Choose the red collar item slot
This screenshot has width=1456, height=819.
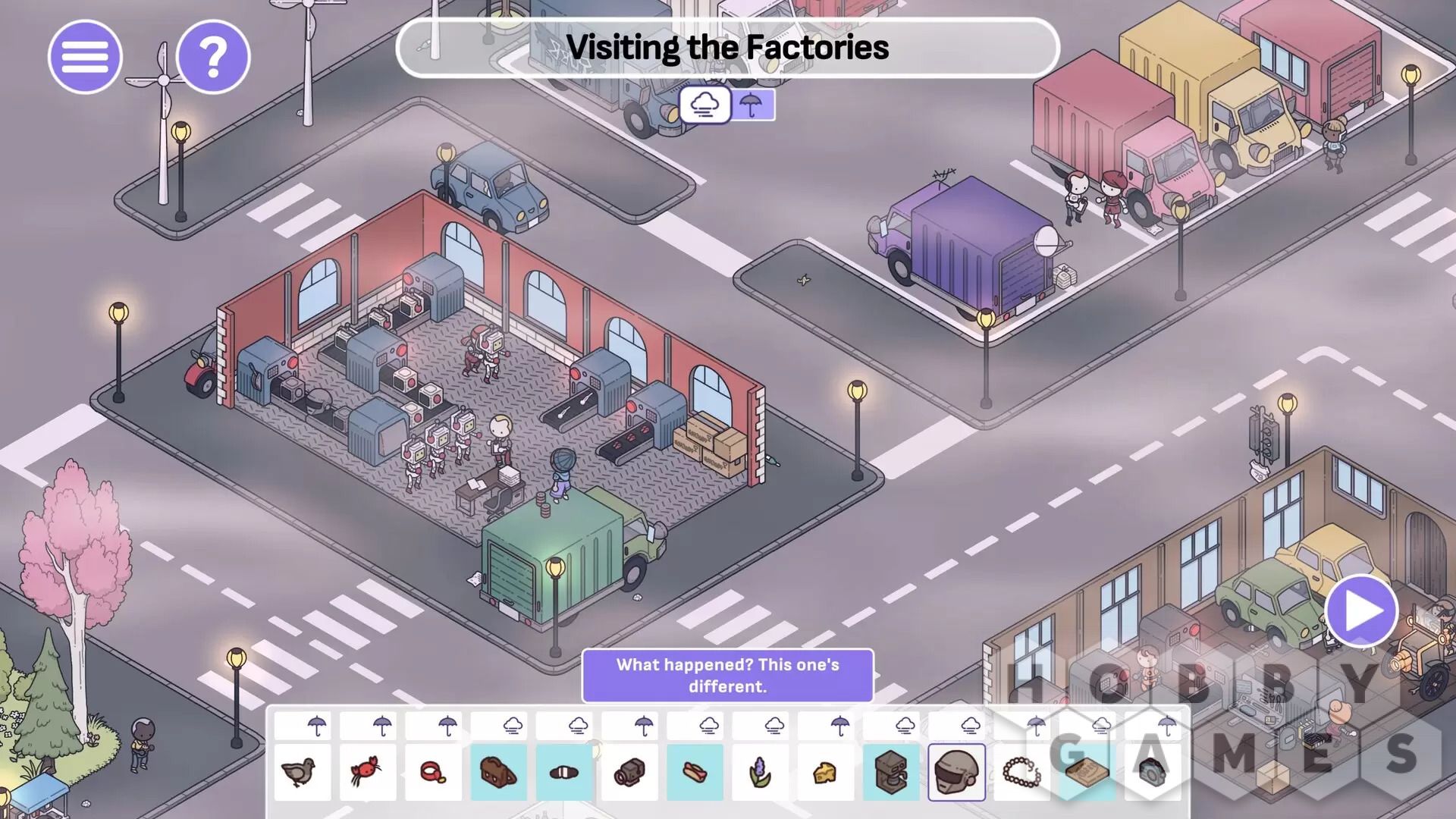(433, 772)
